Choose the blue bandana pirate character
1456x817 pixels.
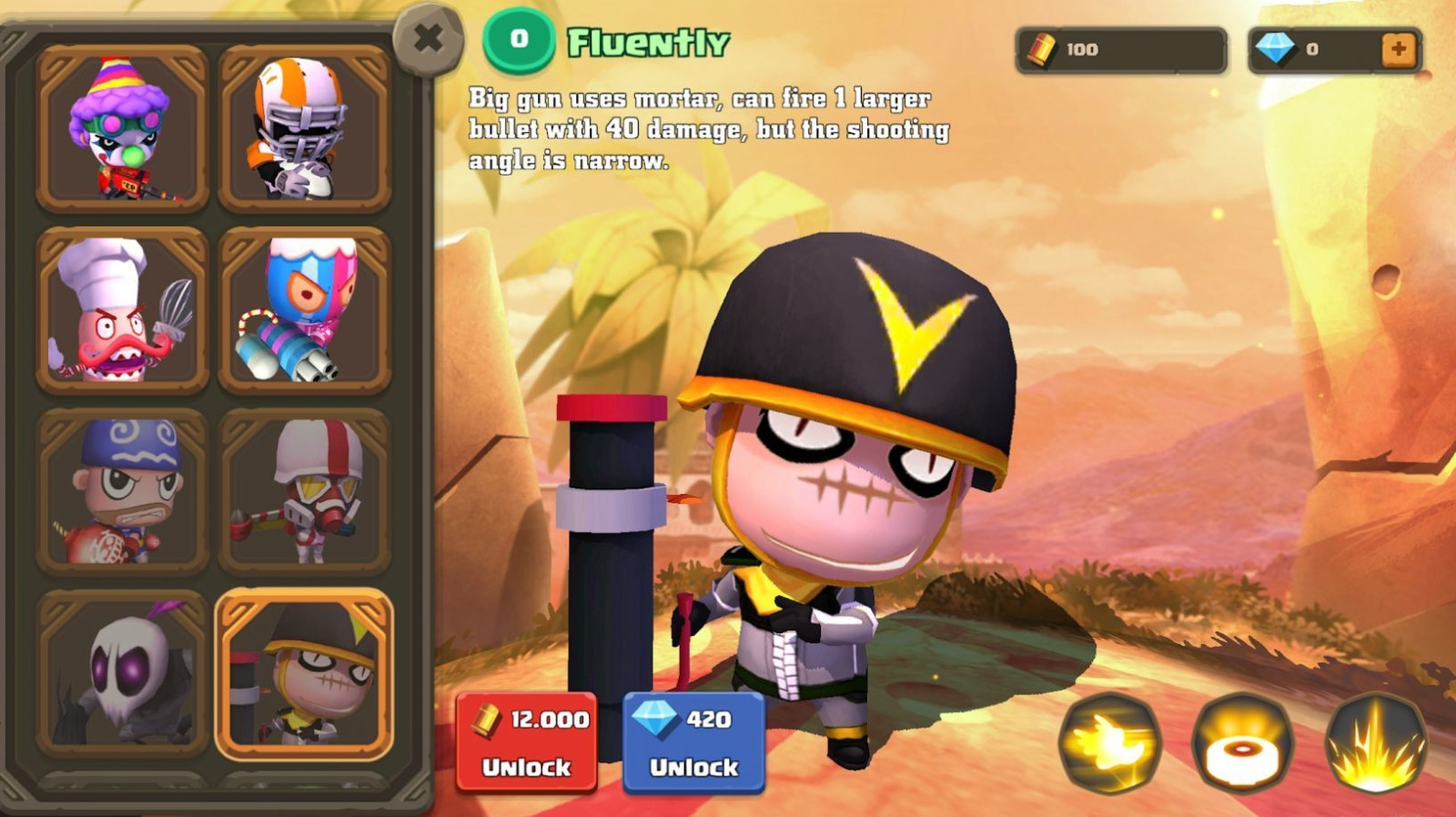point(122,491)
